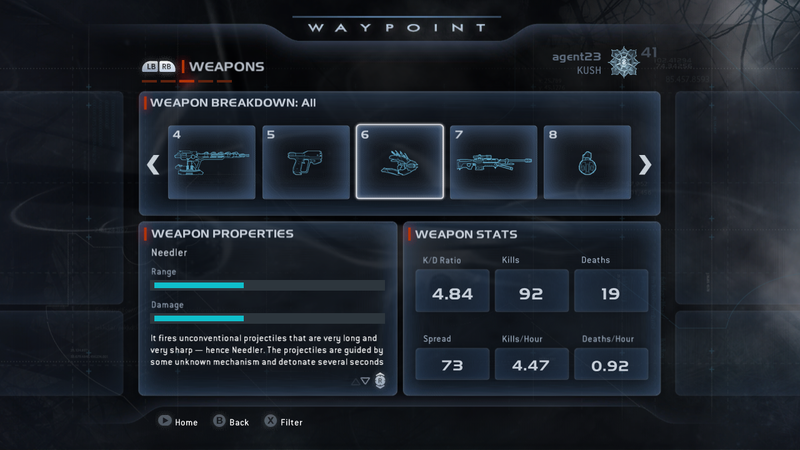Show previous weapons with left arrow

154,164
